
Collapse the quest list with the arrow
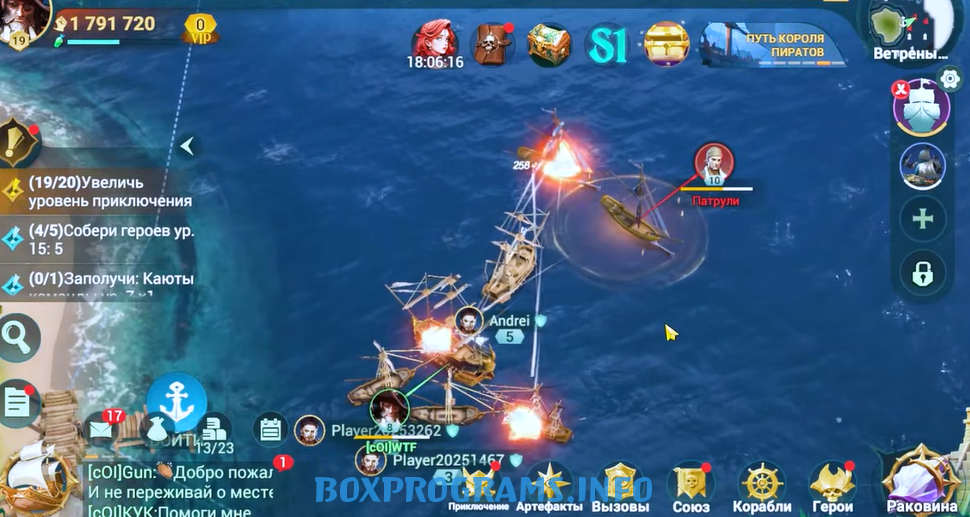(x=186, y=147)
